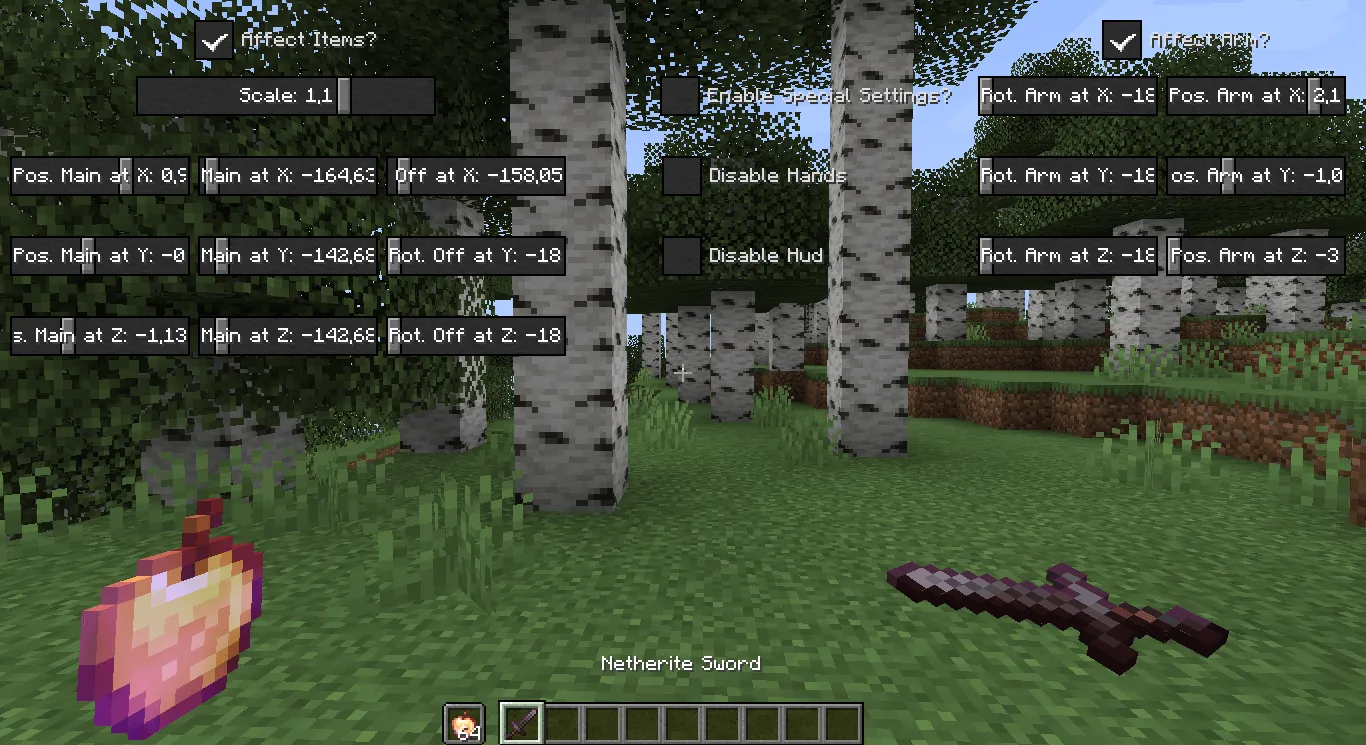Toggle the Disable Hands option
This screenshot has height=745, width=1366.
[x=681, y=175]
